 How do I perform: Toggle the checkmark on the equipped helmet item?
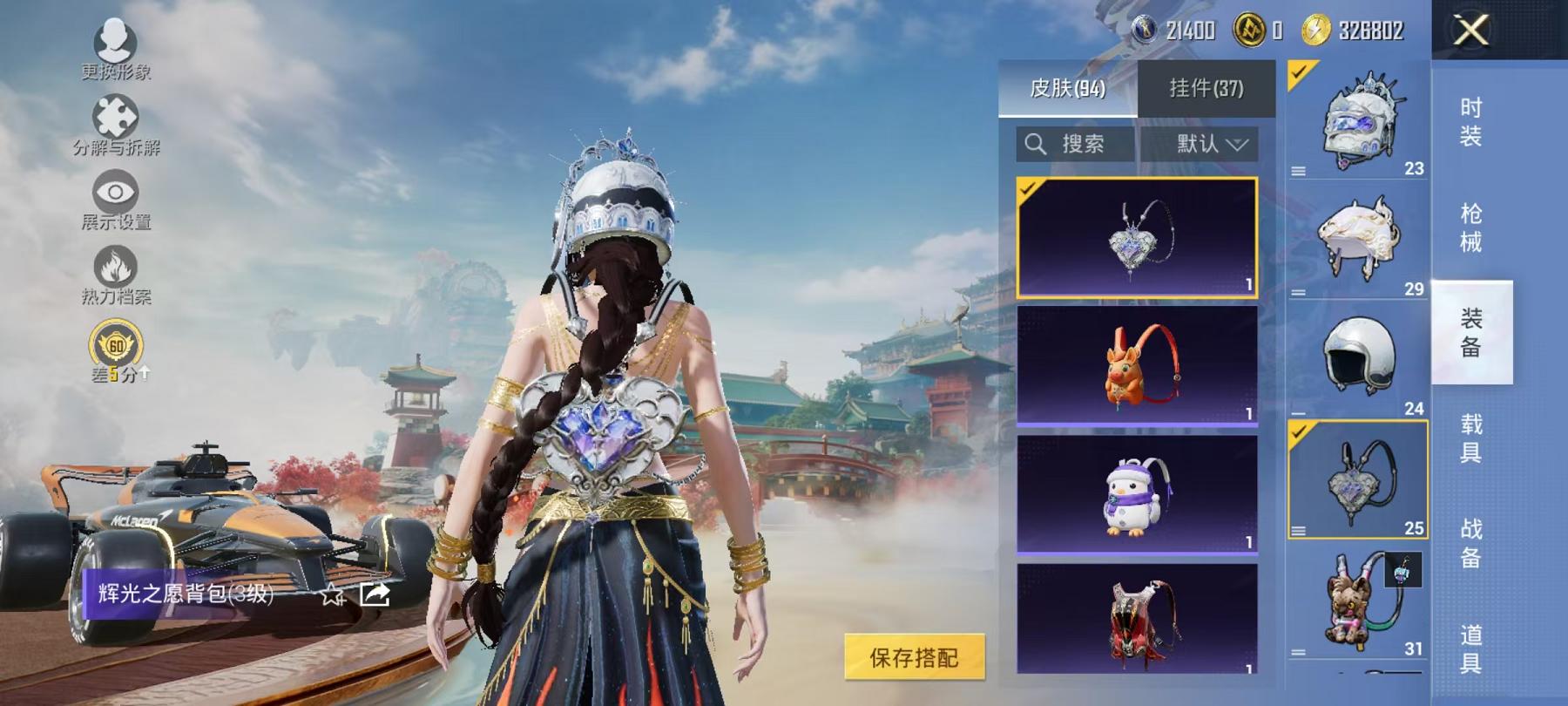[1297, 73]
